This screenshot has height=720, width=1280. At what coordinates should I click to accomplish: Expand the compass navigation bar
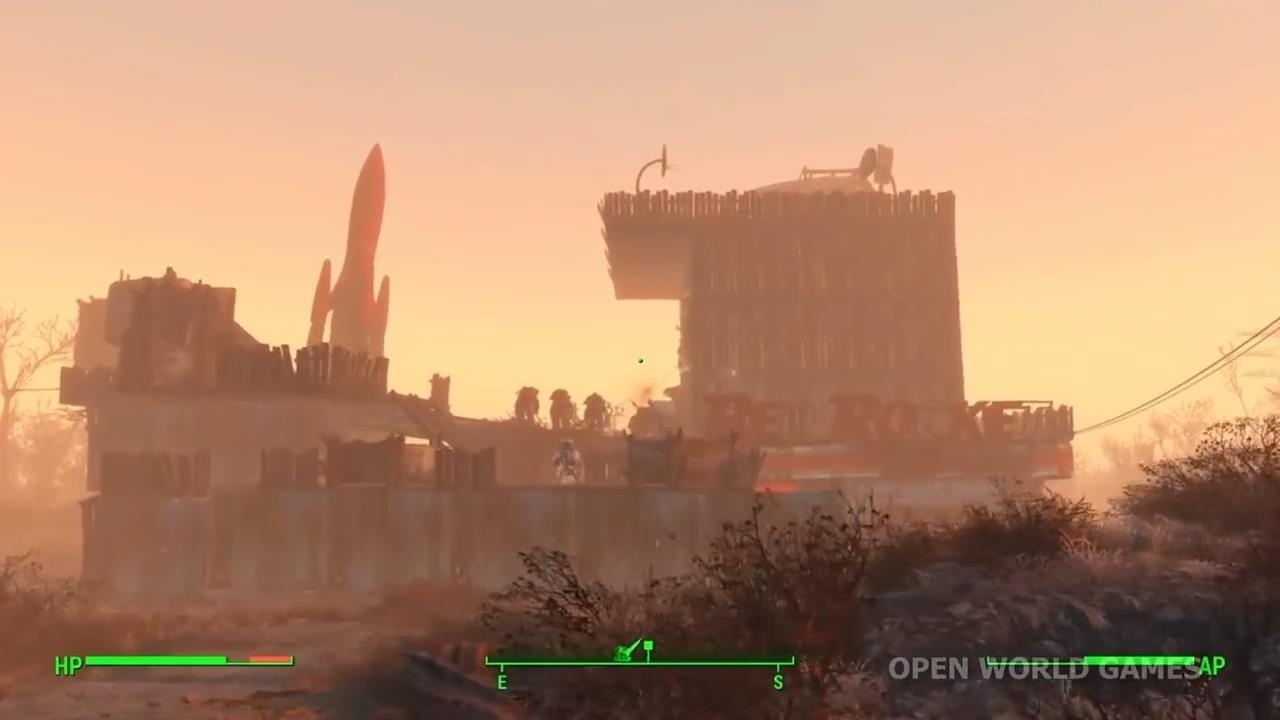click(640, 665)
